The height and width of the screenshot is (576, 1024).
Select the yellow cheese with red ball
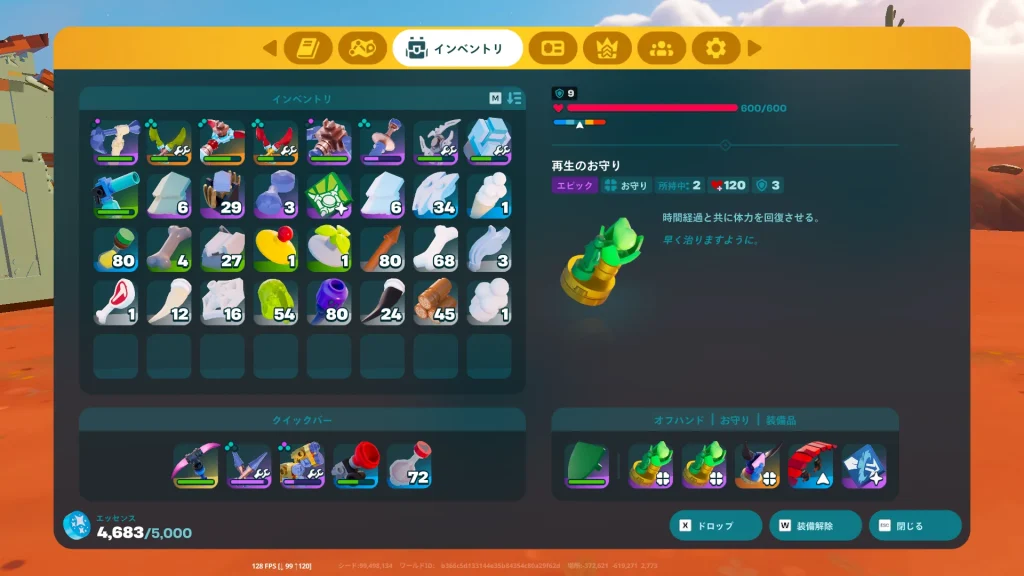[x=275, y=249]
